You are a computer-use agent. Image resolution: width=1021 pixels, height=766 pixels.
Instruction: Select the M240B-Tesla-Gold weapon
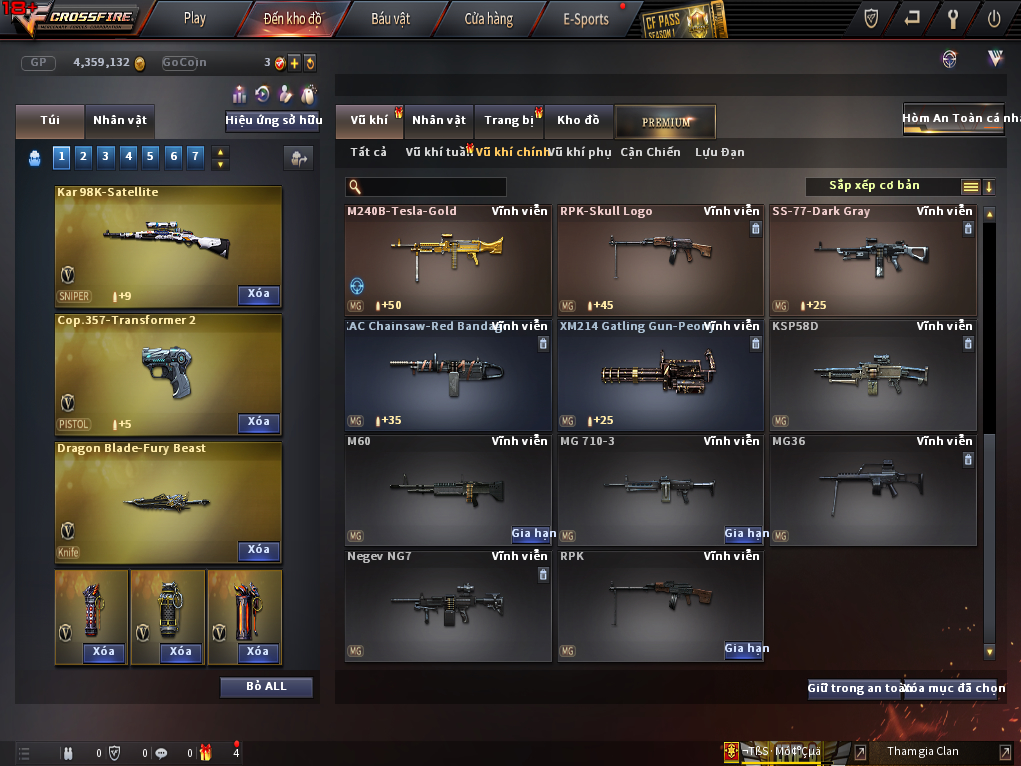point(447,260)
